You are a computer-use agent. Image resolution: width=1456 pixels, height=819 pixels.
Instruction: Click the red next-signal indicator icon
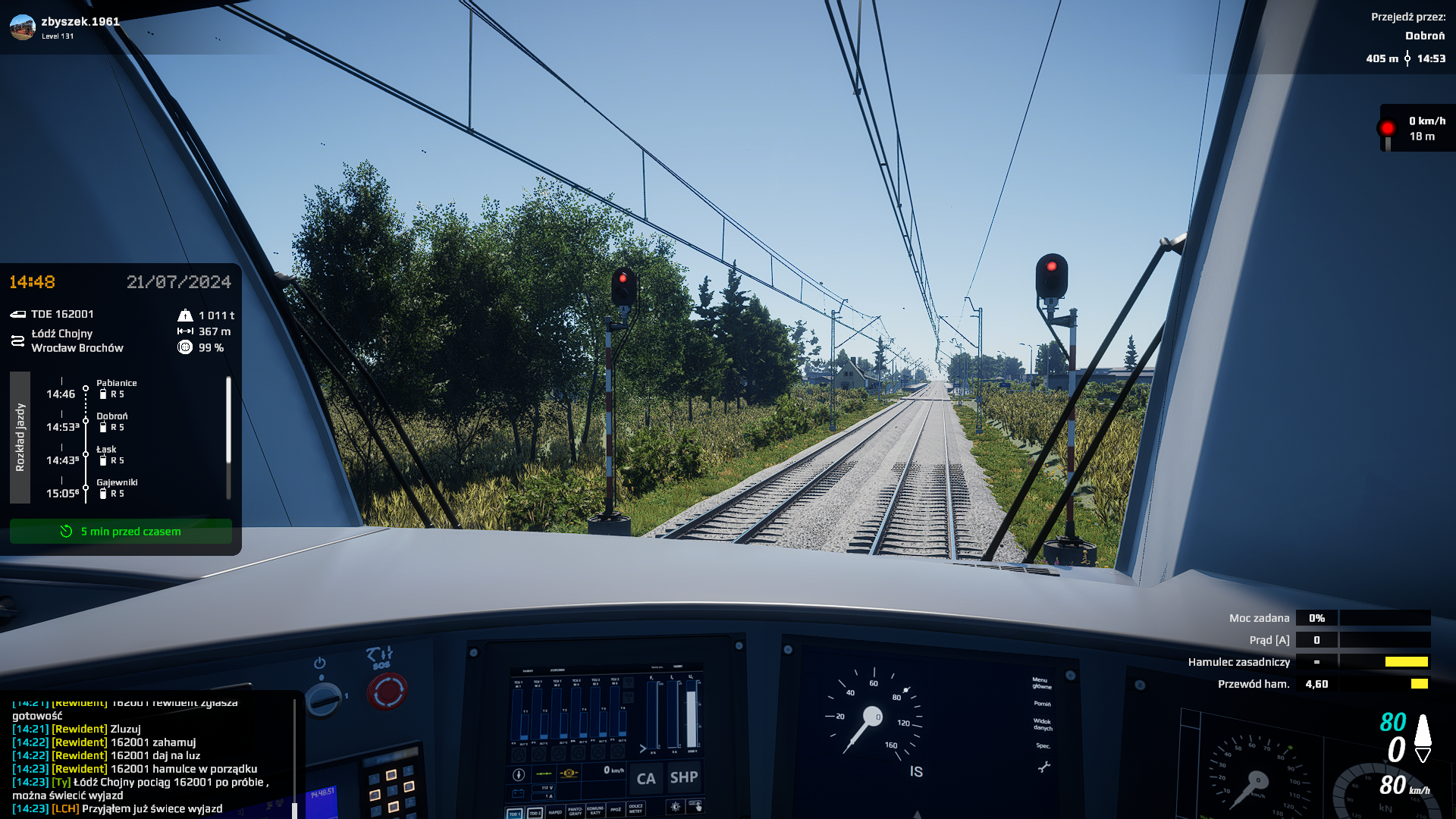[1387, 129]
